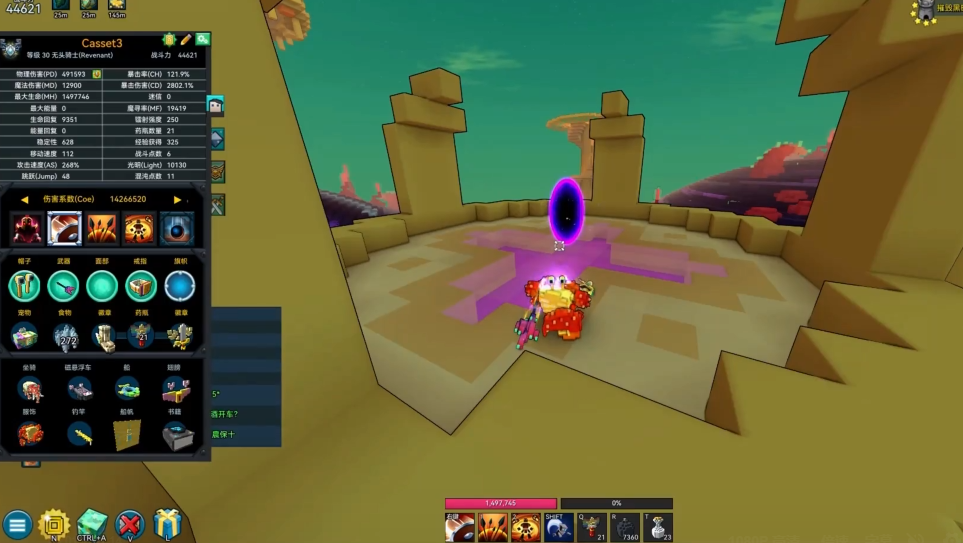
Task: Select the mount (坐骑) slot
Action: [29, 389]
